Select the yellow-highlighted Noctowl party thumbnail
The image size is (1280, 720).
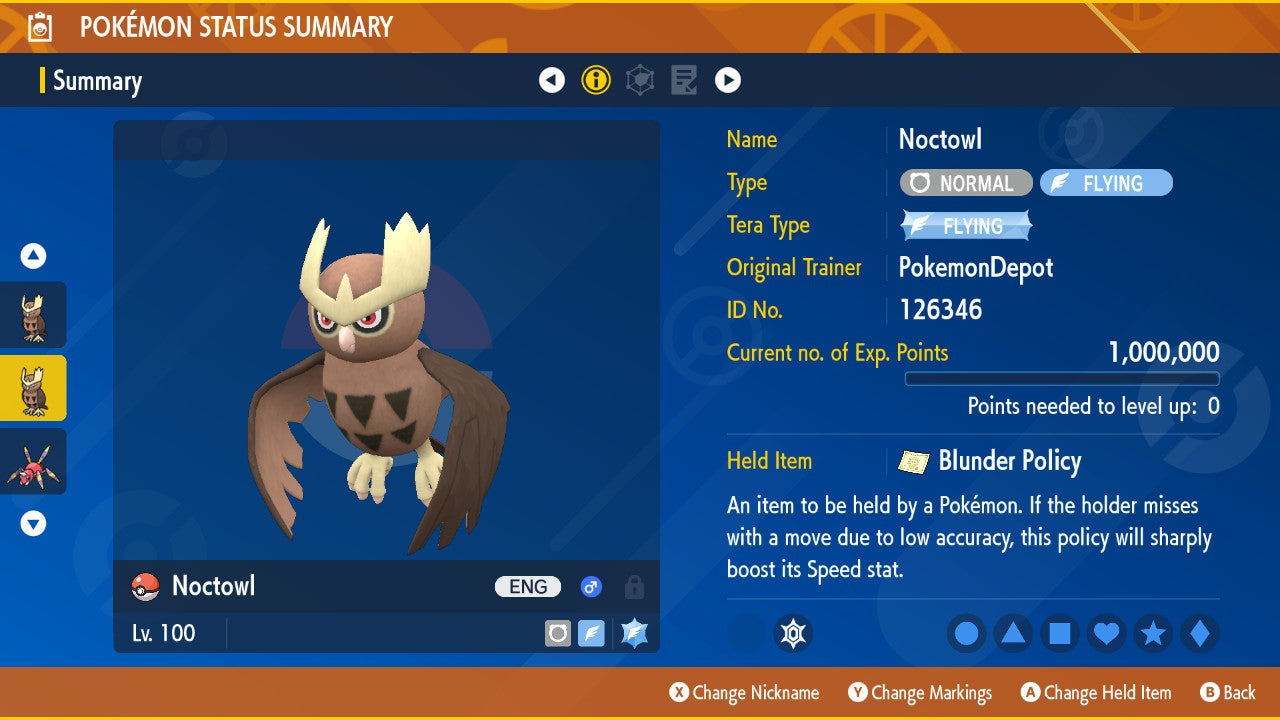pos(33,388)
